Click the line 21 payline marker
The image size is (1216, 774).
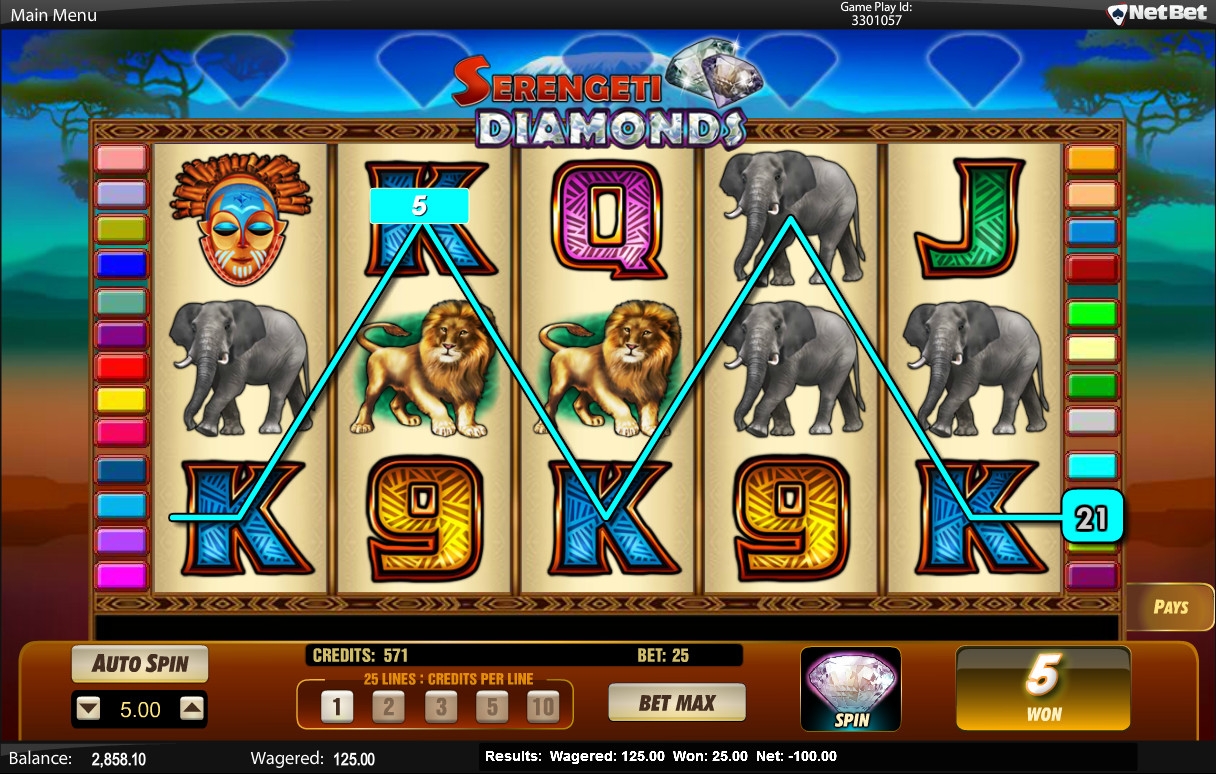click(1091, 517)
